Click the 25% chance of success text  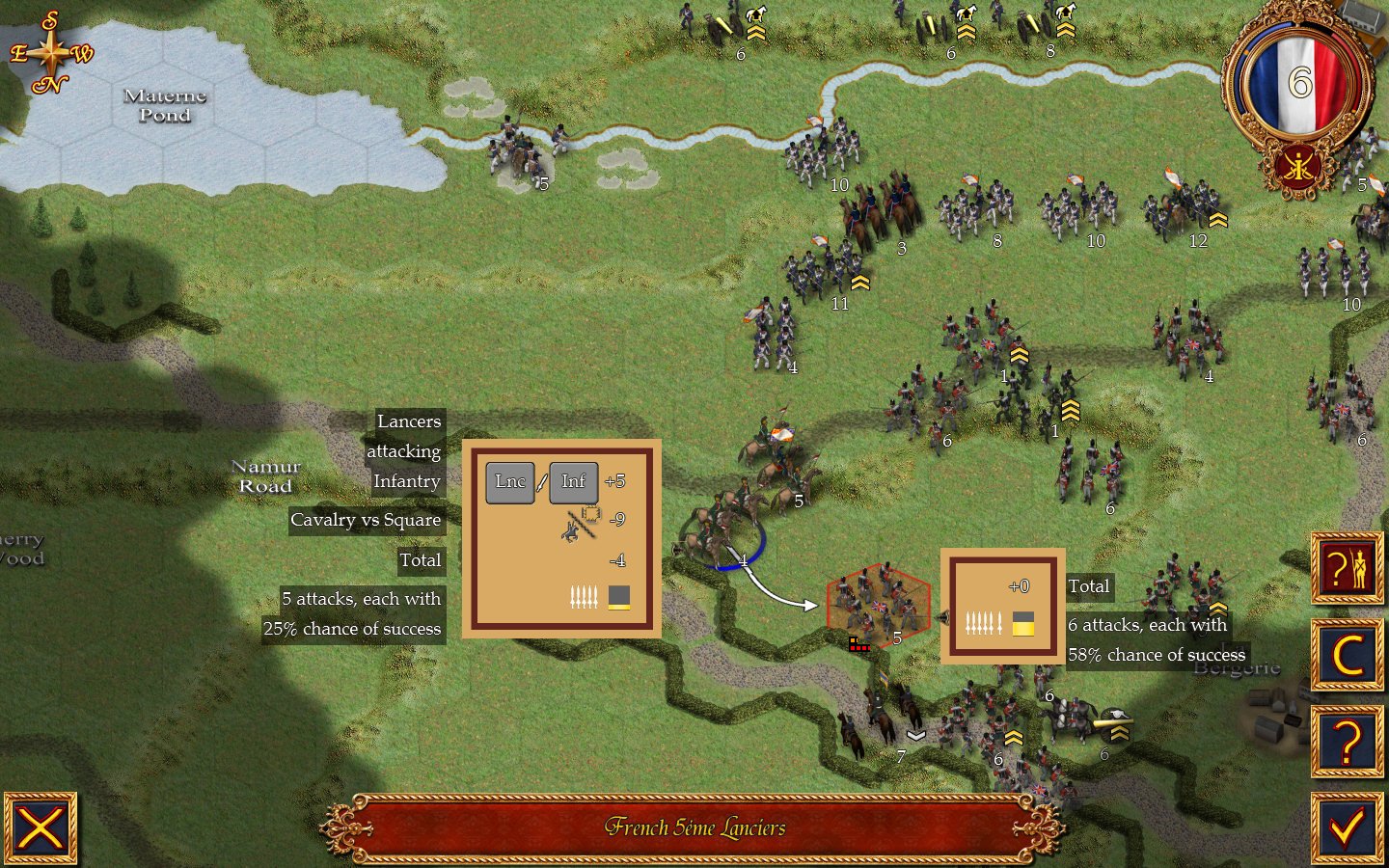tap(354, 628)
